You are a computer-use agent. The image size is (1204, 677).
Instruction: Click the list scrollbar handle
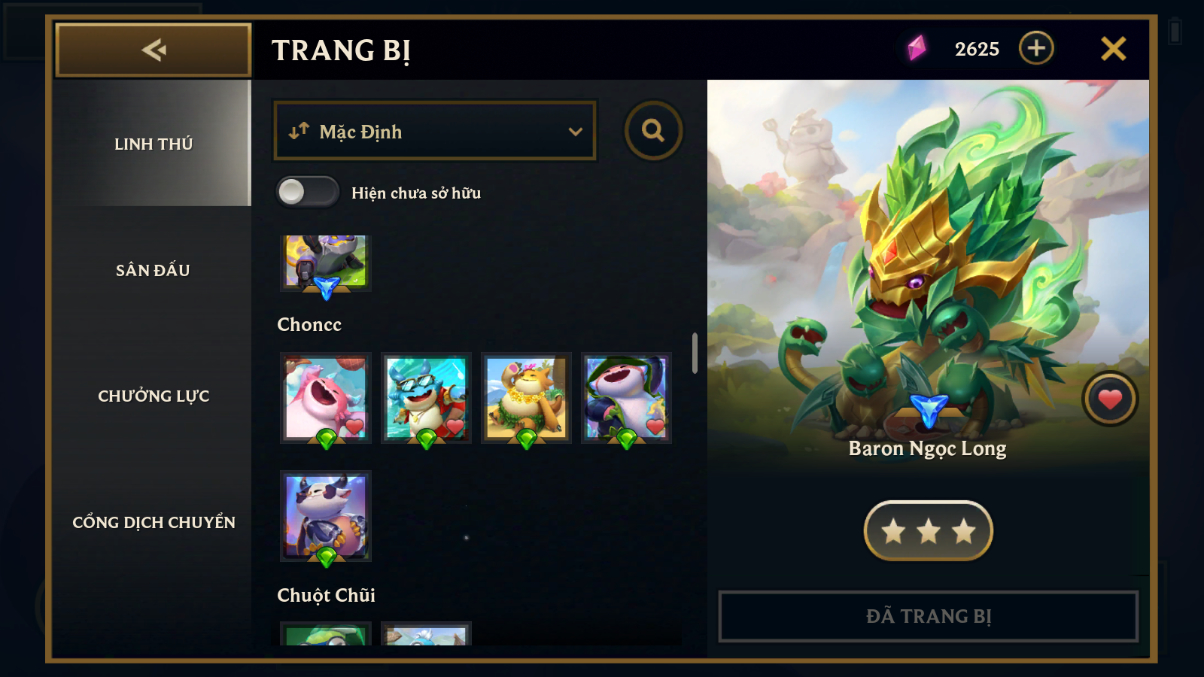coord(695,353)
